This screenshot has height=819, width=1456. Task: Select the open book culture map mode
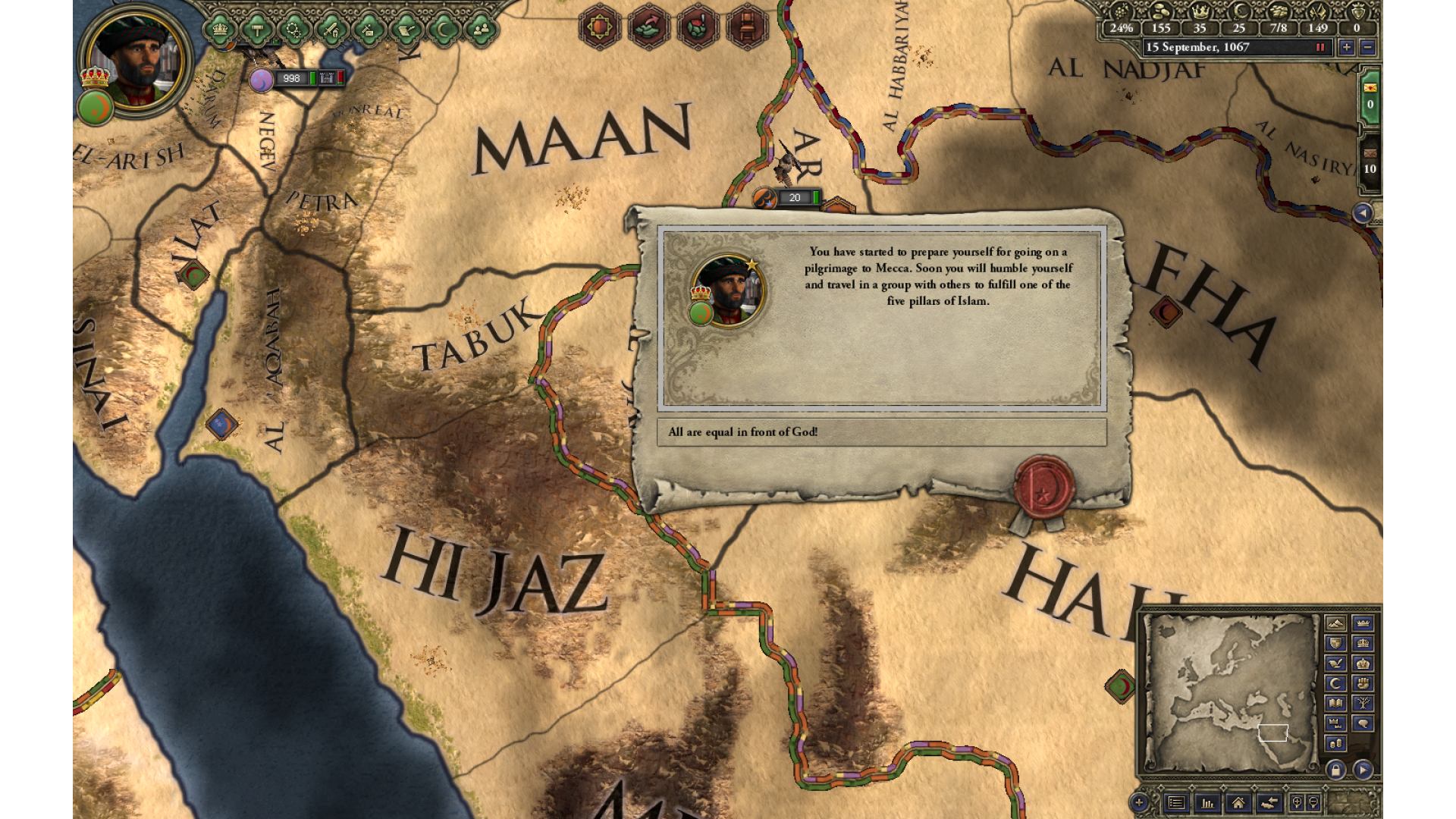pos(1335,704)
